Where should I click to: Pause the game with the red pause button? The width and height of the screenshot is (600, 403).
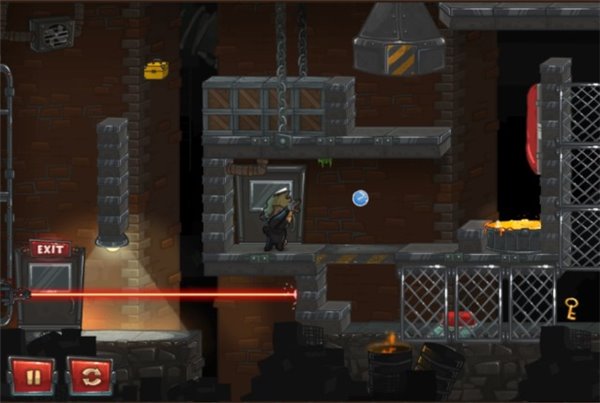(x=31, y=375)
